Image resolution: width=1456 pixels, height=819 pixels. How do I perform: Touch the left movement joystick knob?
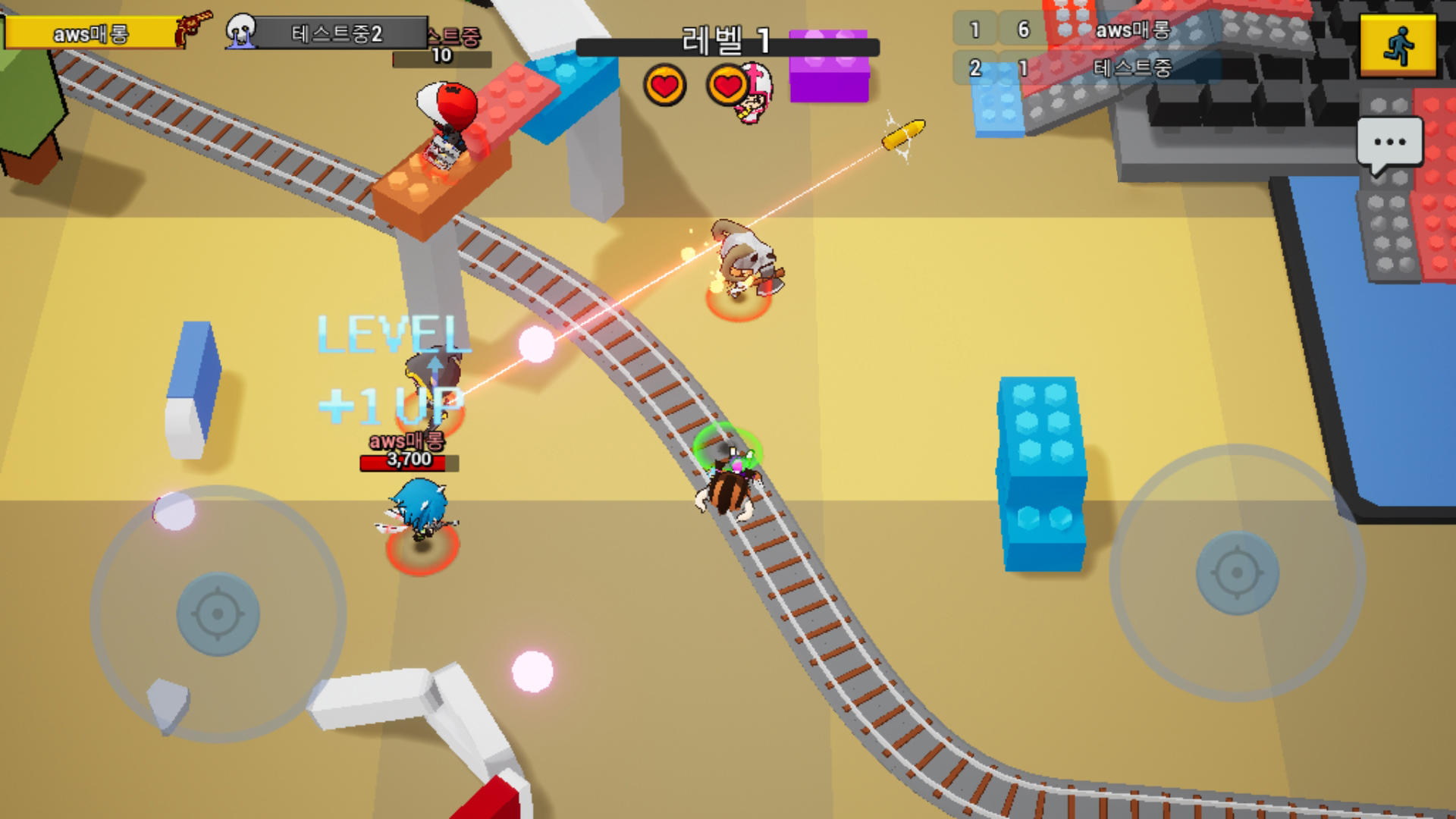click(218, 613)
